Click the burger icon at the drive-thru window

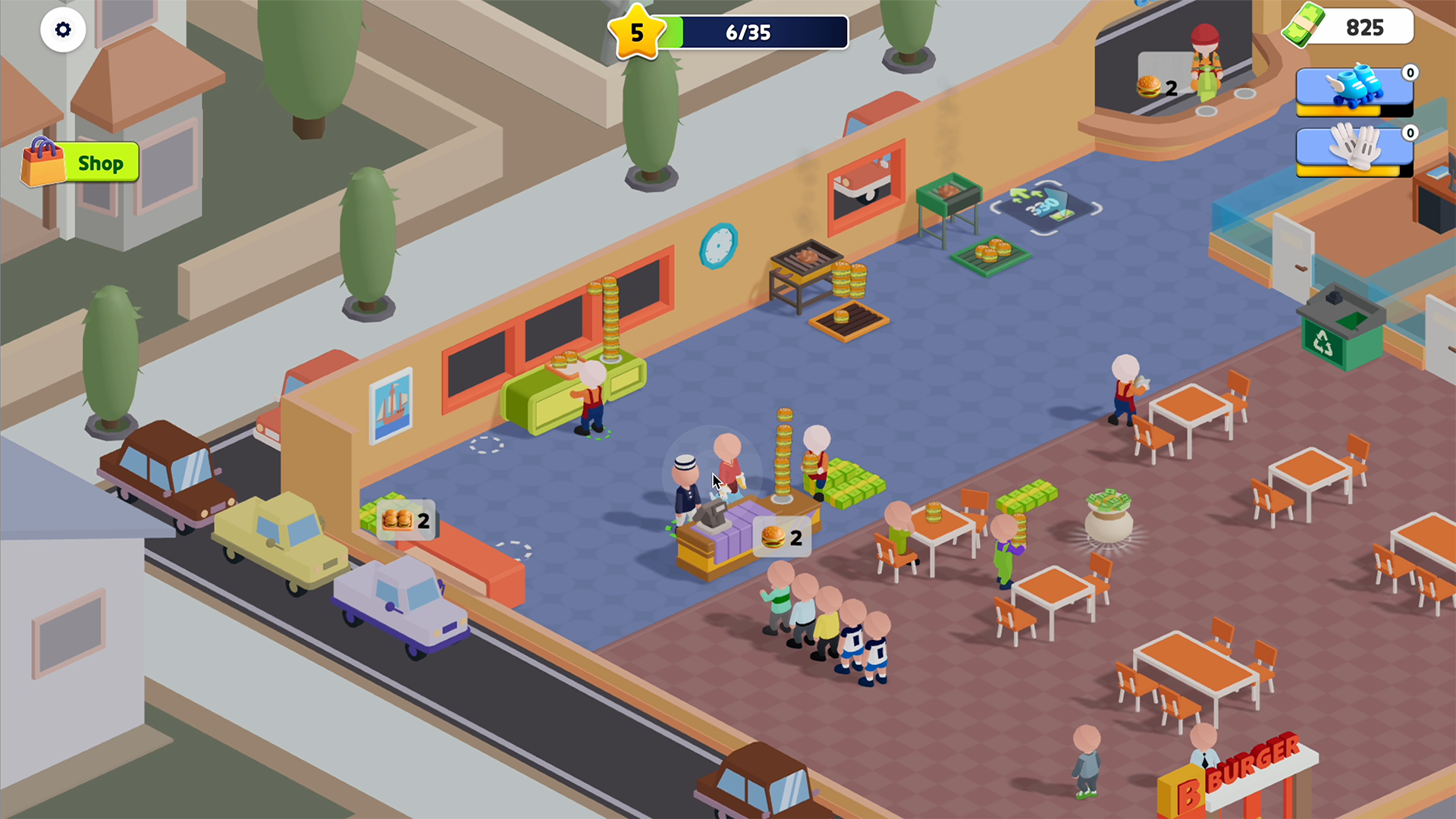coord(1150,83)
